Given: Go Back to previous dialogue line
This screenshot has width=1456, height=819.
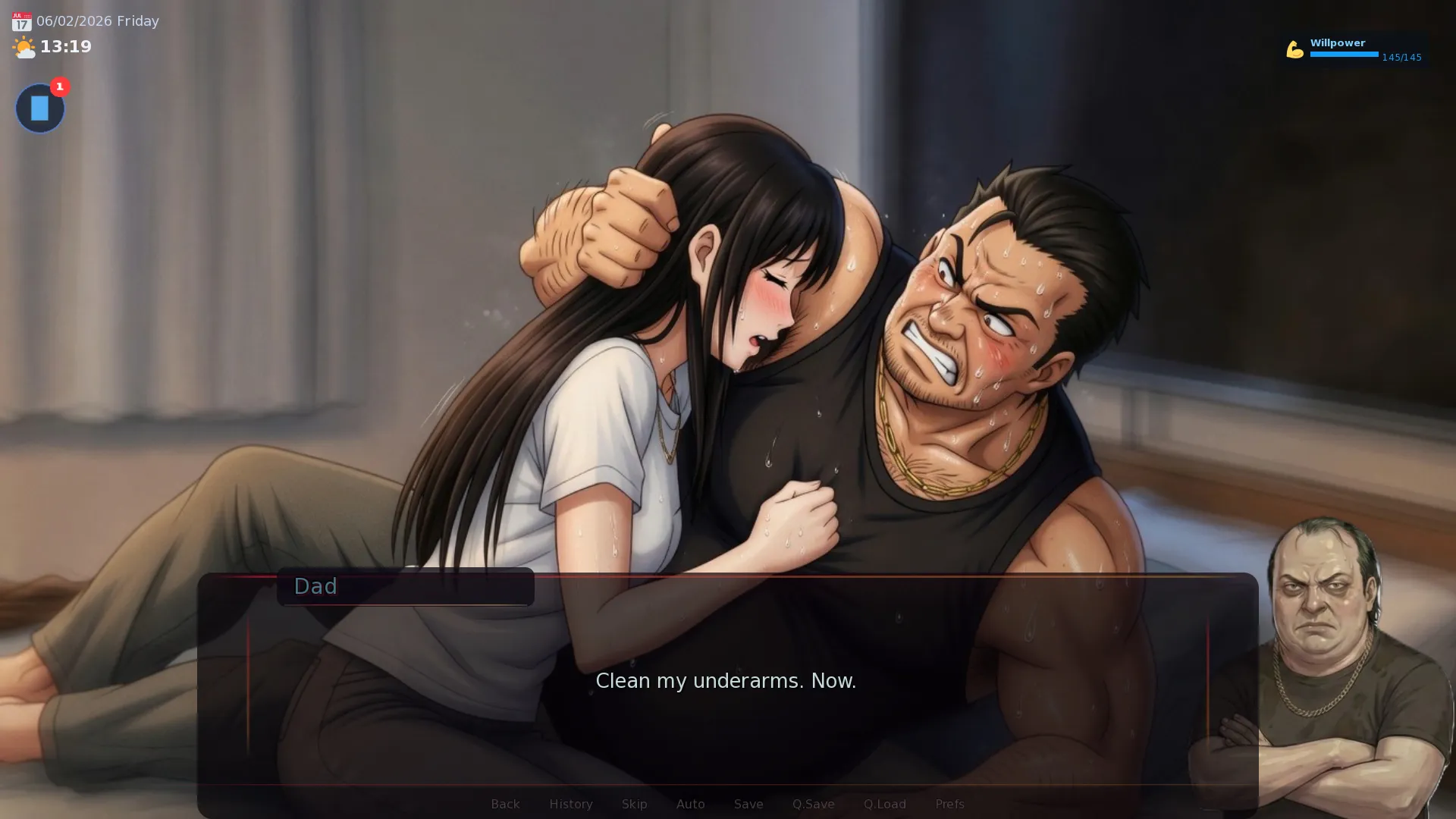Looking at the screenshot, I should click(505, 804).
